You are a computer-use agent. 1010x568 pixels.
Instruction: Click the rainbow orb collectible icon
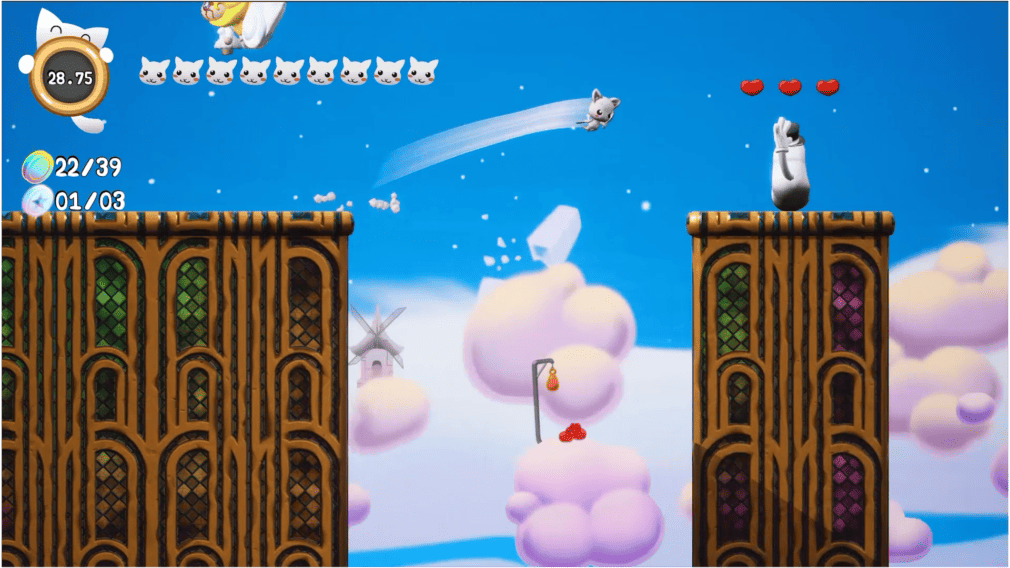click(x=39, y=167)
